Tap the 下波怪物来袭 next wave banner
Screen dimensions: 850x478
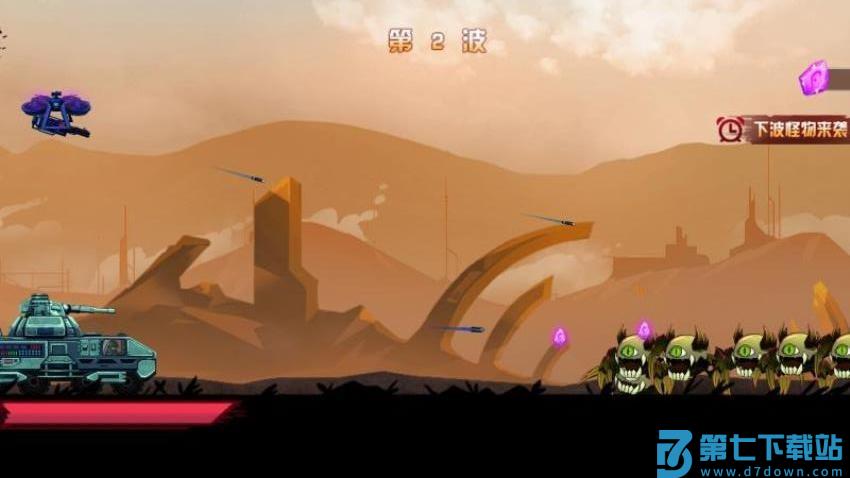(x=784, y=129)
